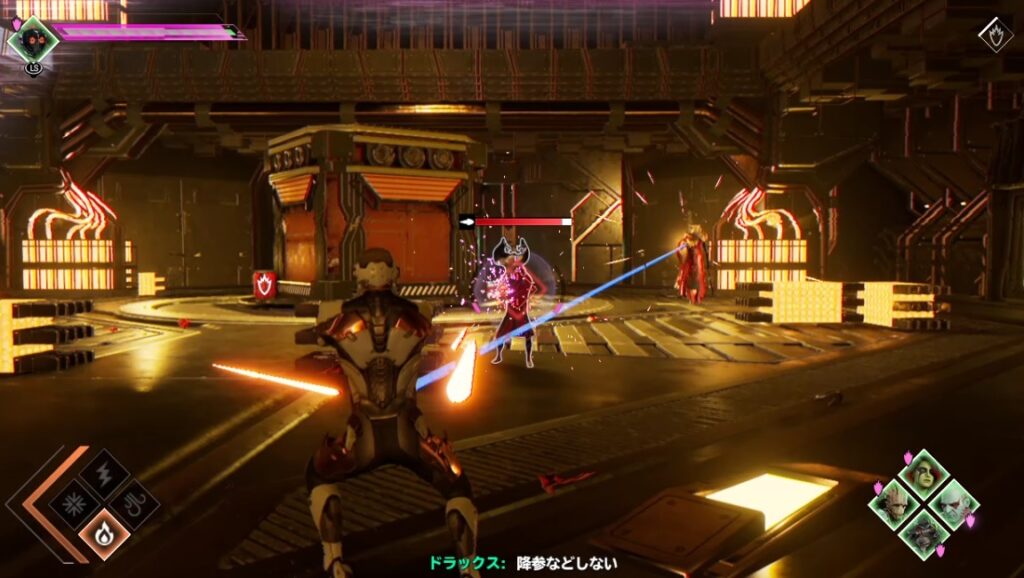The width and height of the screenshot is (1024, 578).
Task: Click the flame diamond indicator icon
Action: coord(995,36)
